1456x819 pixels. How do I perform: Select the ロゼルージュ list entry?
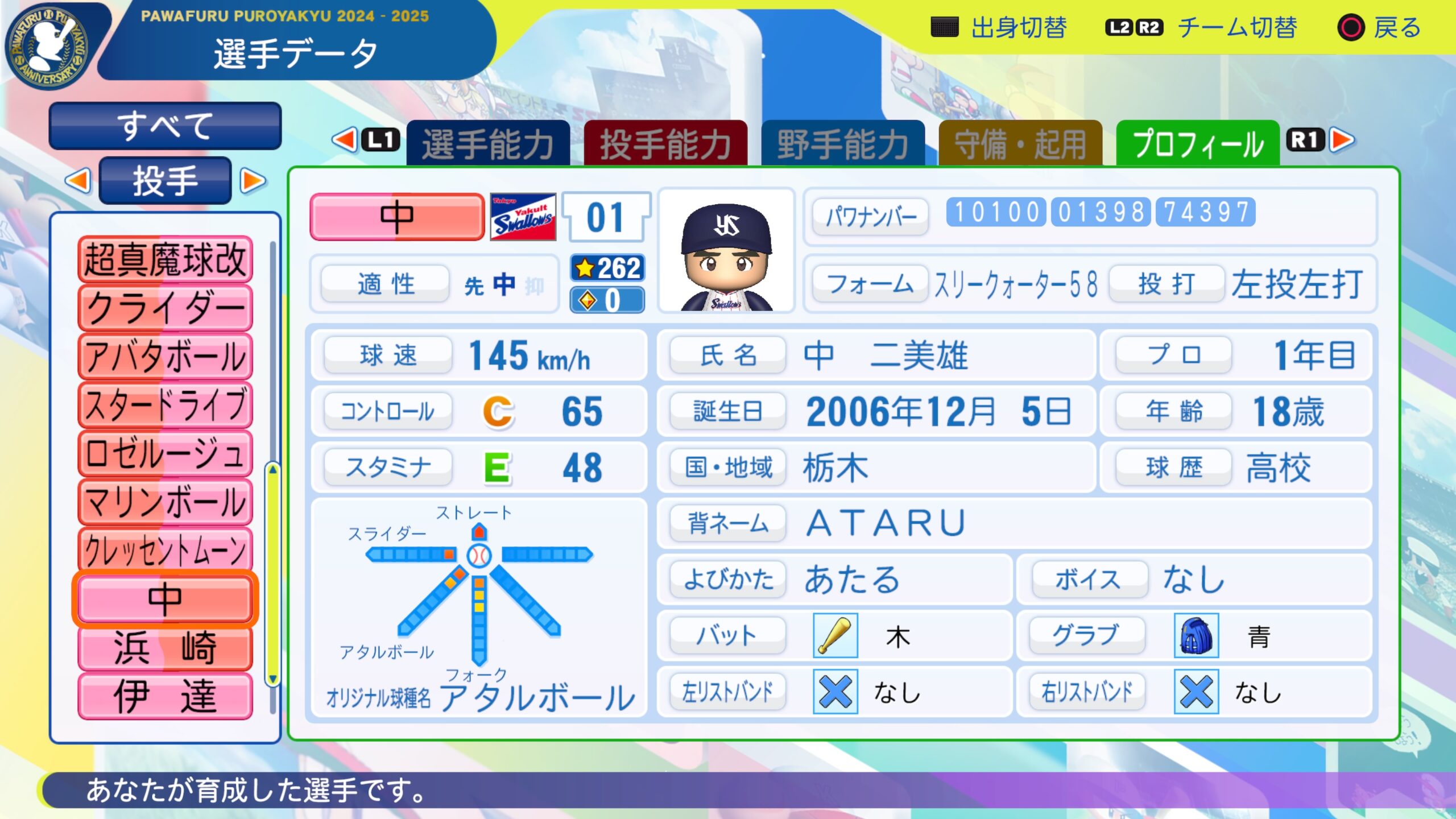165,453
